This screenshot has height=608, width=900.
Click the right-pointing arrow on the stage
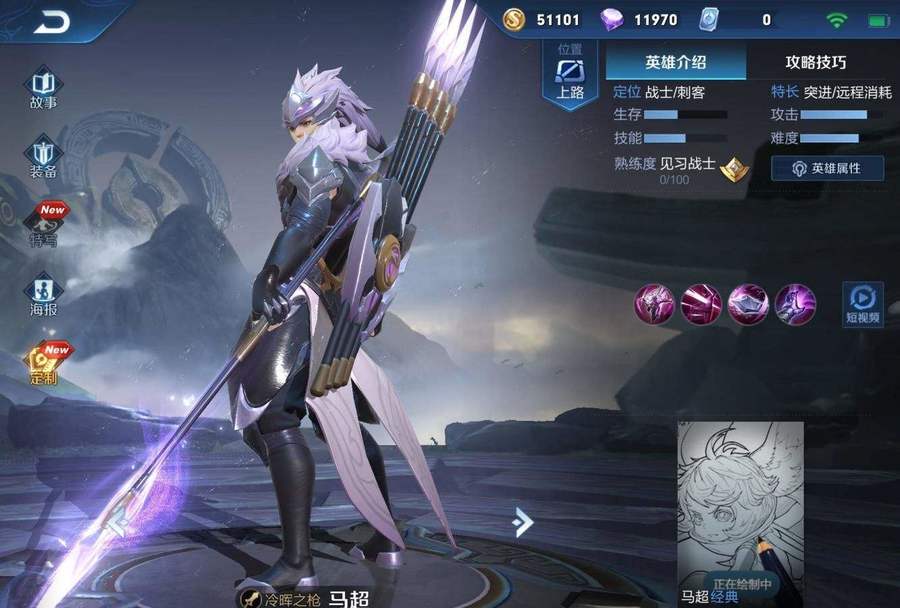(x=522, y=521)
